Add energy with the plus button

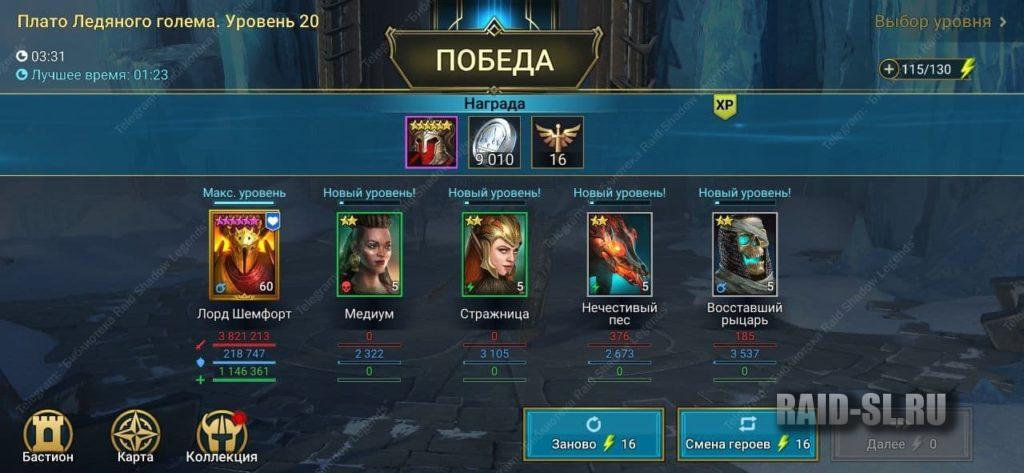coord(889,69)
